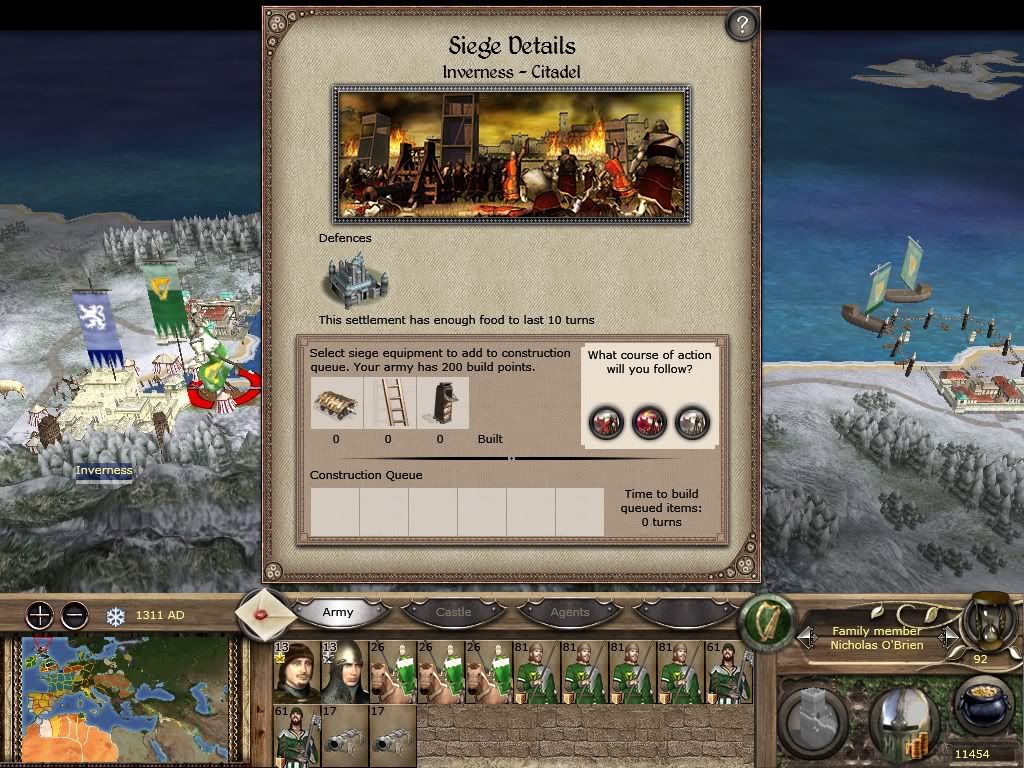The image size is (1024, 768).
Task: Open the siege help question mark button
Action: [x=741, y=25]
